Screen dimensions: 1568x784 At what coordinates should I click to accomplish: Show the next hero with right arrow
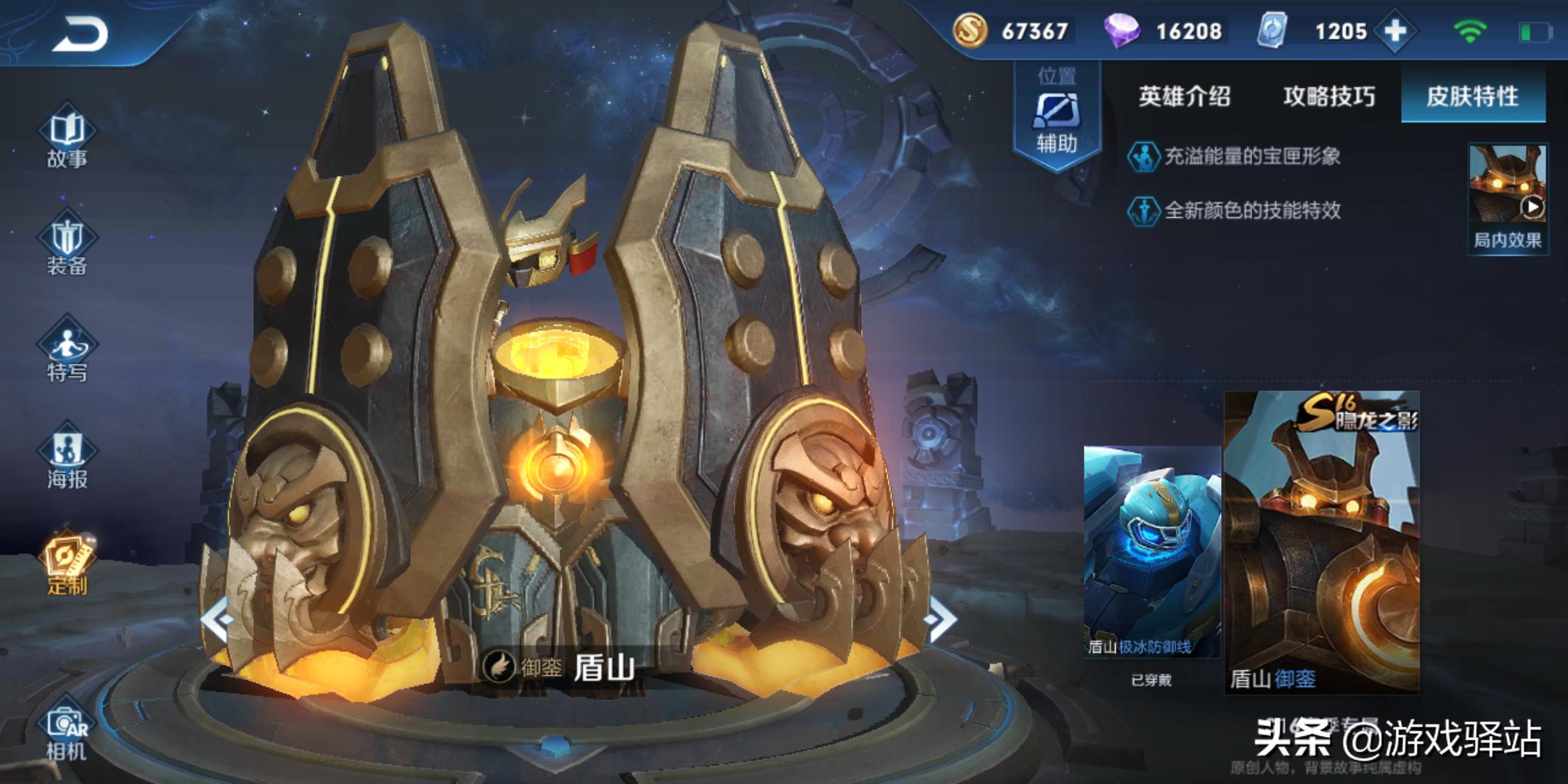click(941, 619)
